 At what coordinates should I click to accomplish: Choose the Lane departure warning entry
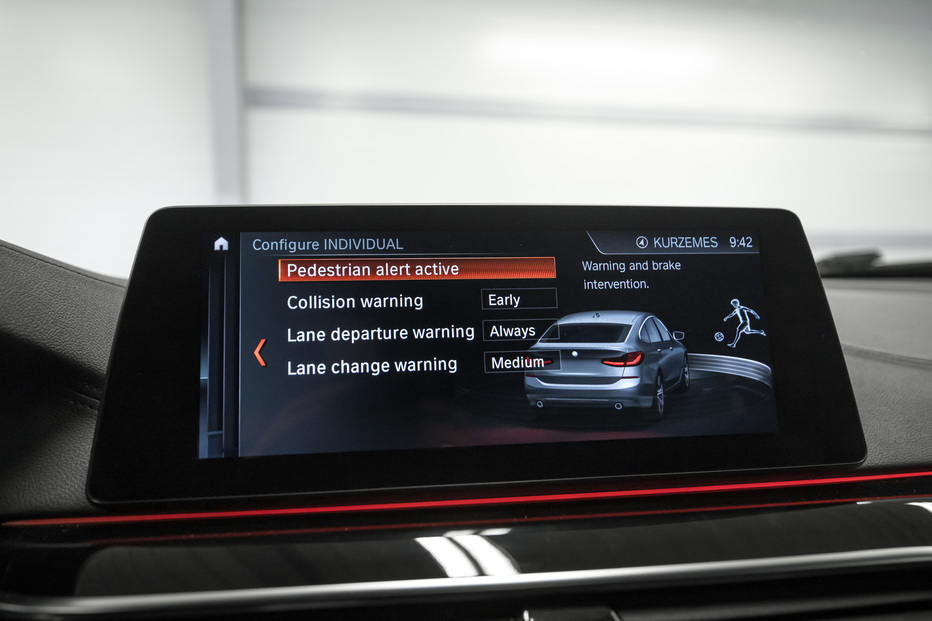[380, 333]
